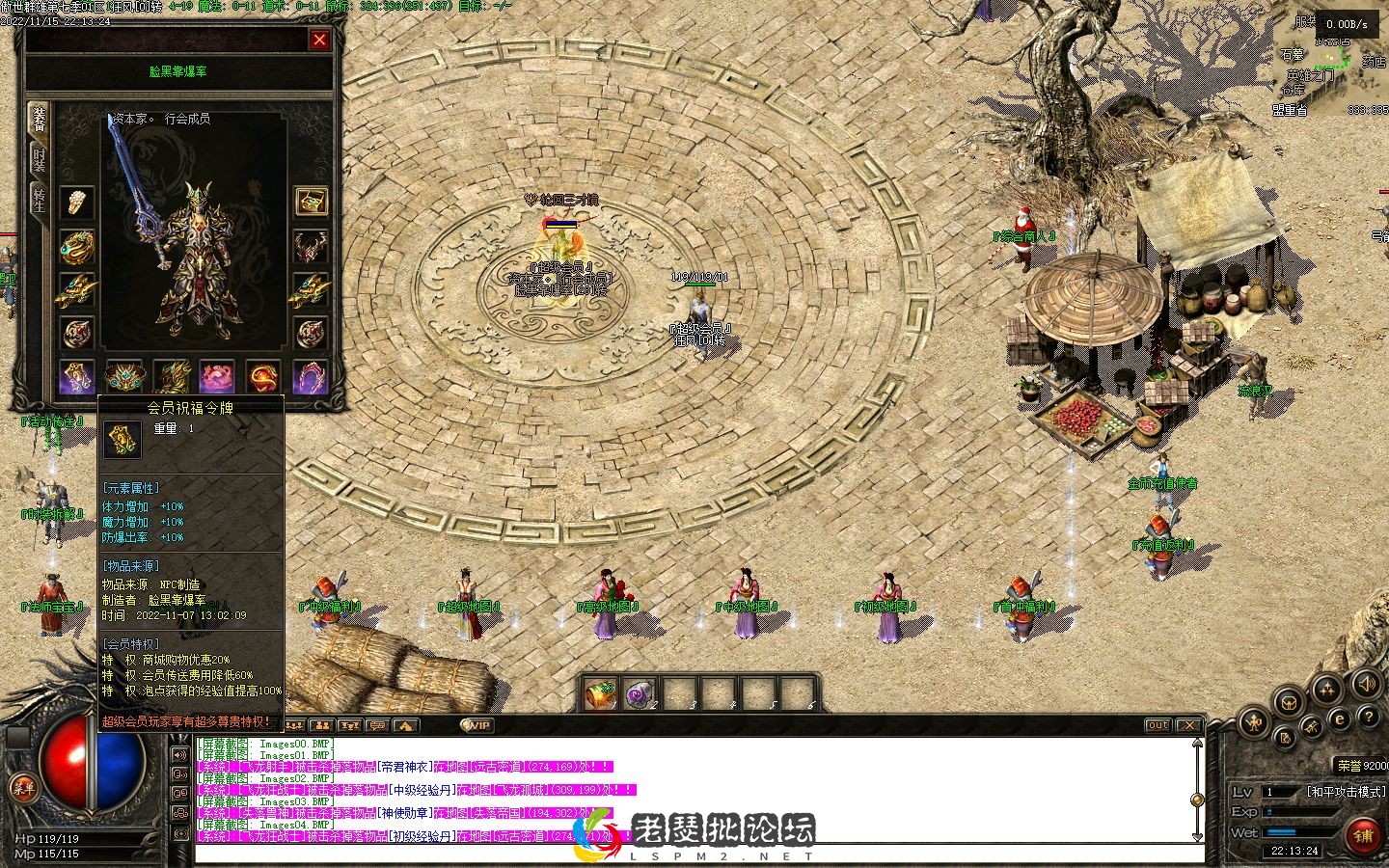Open the VIP menu
This screenshot has width=1389, height=868.
point(477,725)
